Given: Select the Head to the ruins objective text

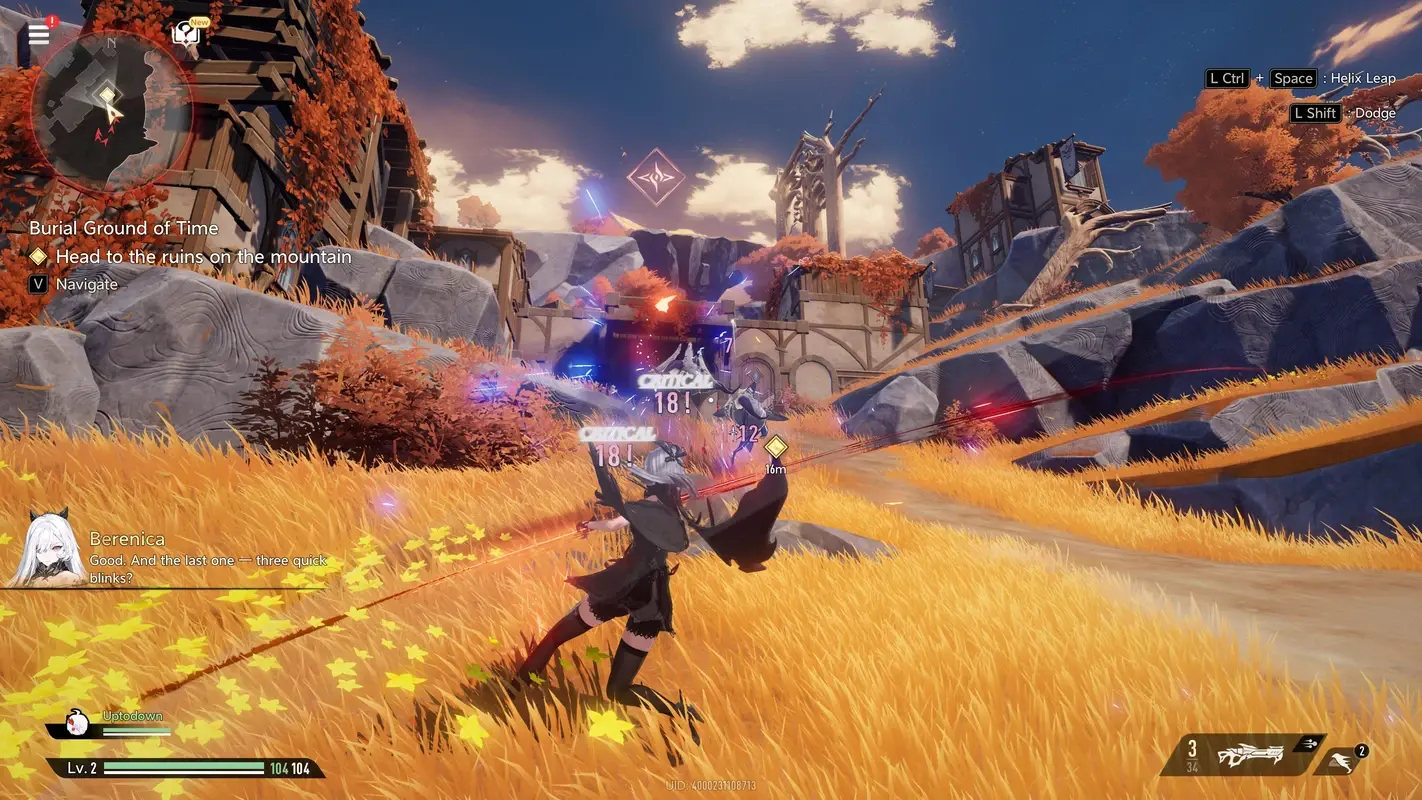Looking at the screenshot, I should pos(206,256).
